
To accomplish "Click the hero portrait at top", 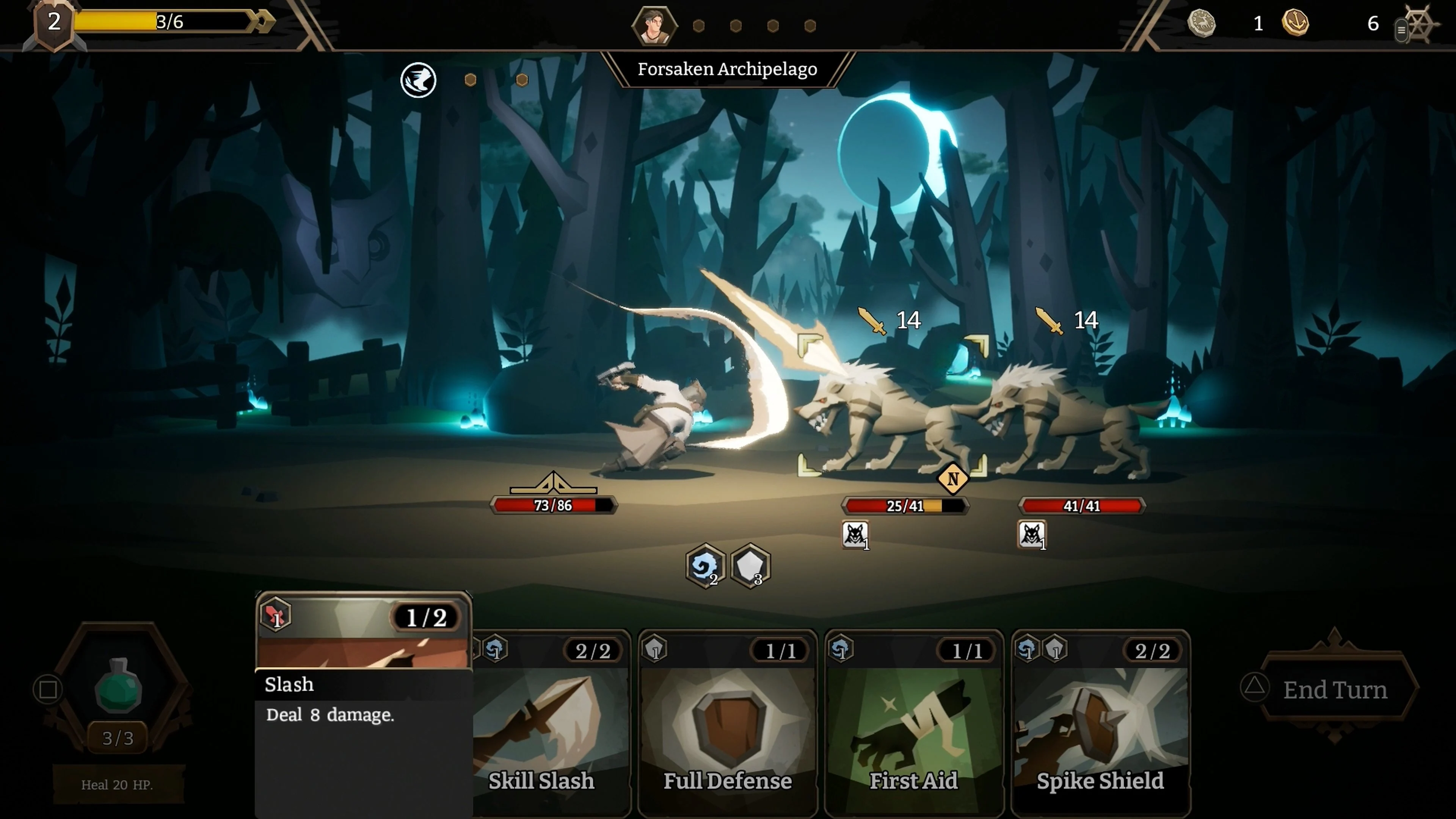I will click(x=654, y=25).
